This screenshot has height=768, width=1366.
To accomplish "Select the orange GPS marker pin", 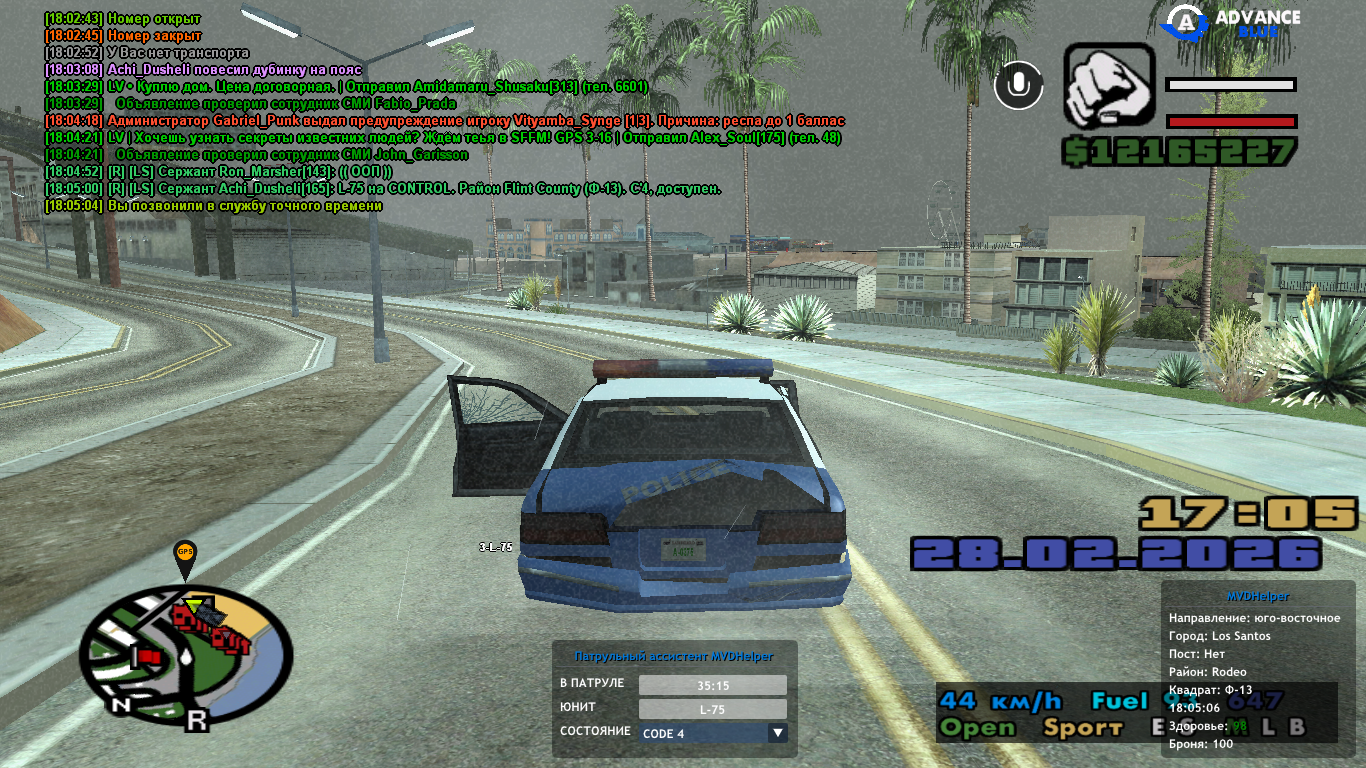I will (x=185, y=555).
